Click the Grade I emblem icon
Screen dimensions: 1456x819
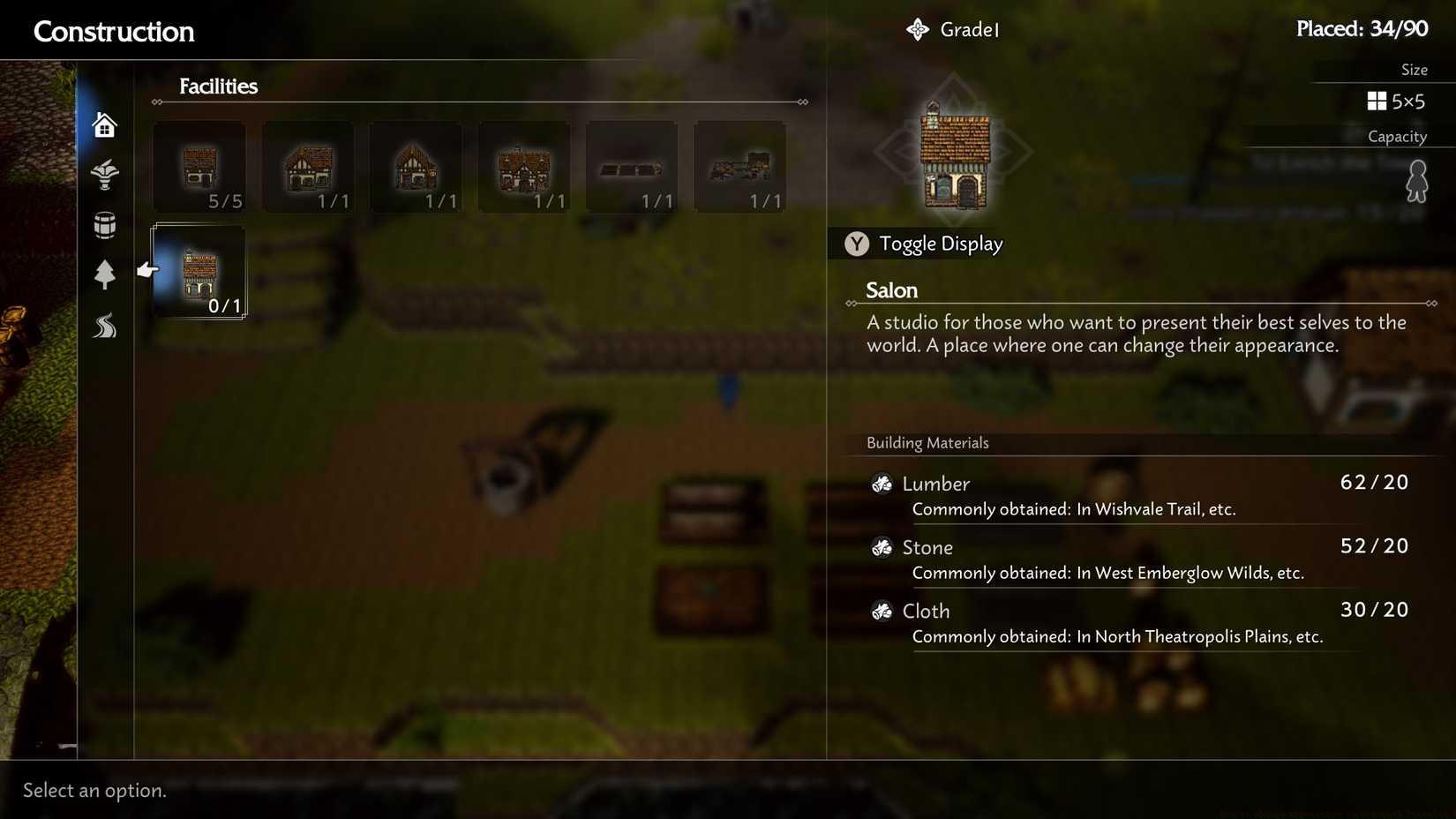tap(918, 28)
